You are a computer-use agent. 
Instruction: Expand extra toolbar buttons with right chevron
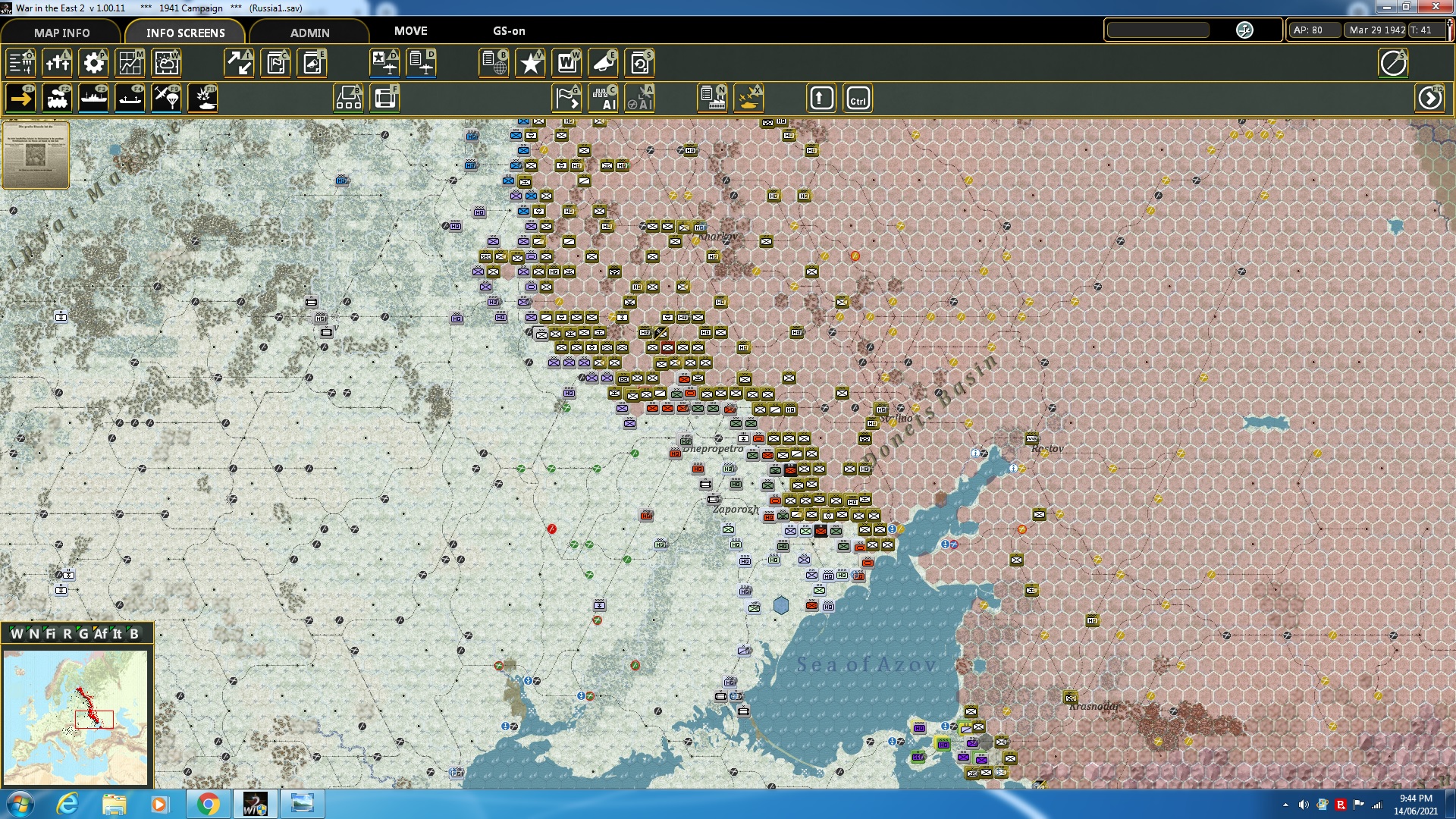1429,98
